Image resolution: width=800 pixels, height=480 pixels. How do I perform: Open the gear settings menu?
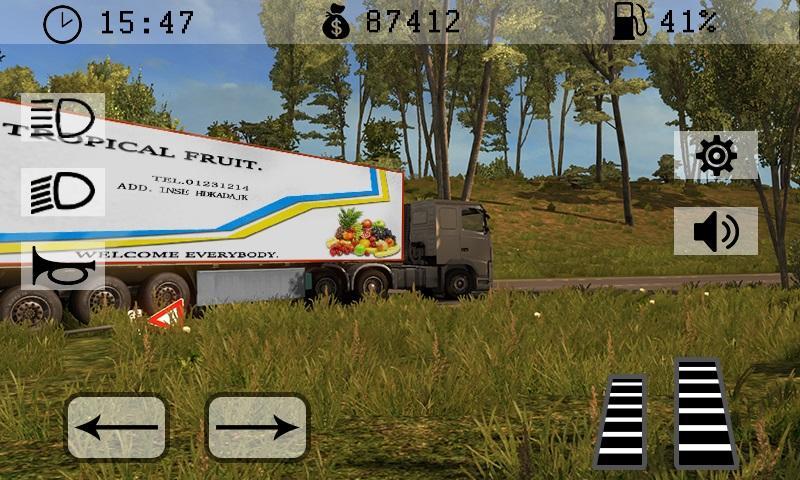pyautogui.click(x=716, y=155)
